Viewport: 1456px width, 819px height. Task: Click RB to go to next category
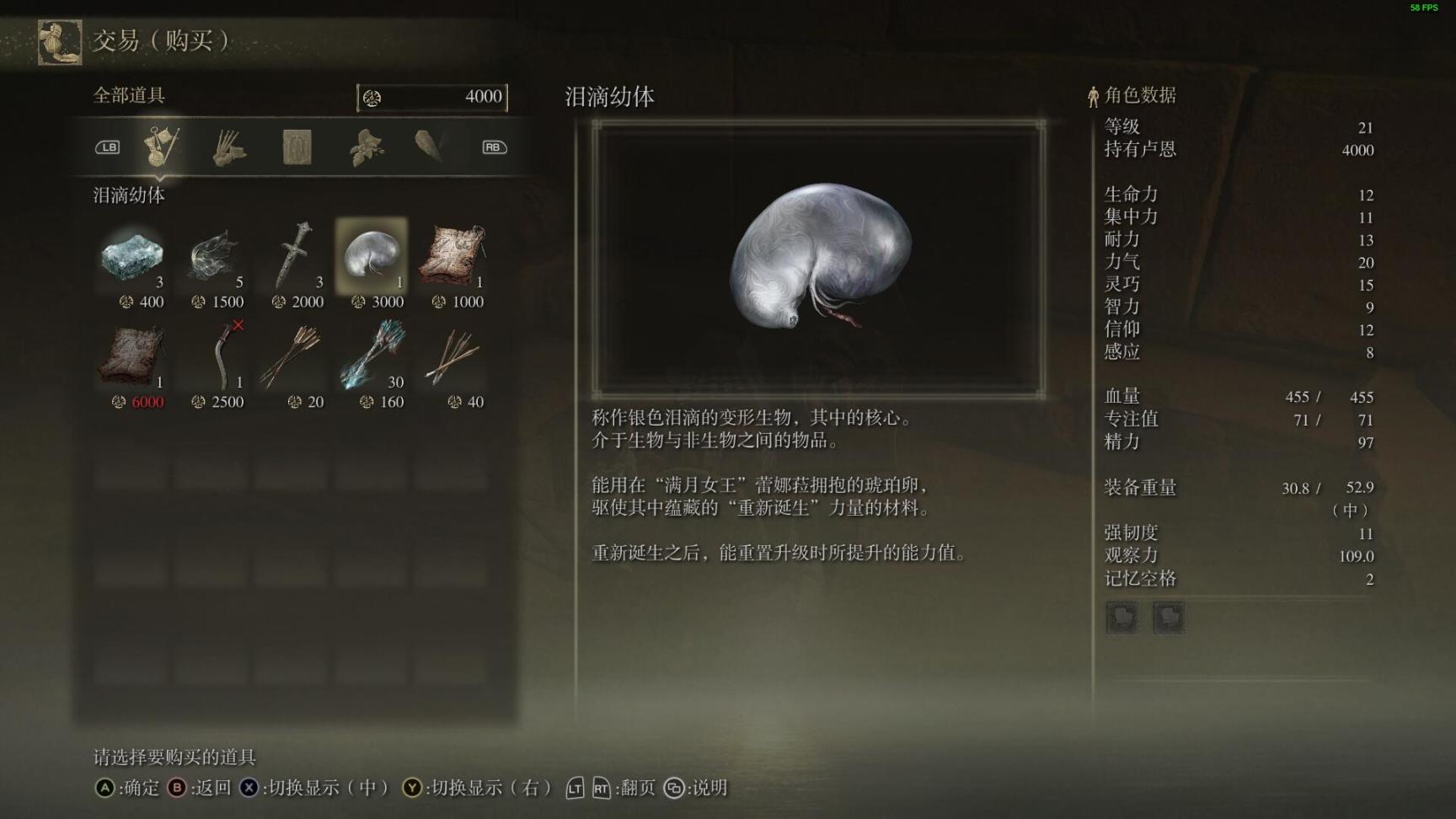pos(493,147)
